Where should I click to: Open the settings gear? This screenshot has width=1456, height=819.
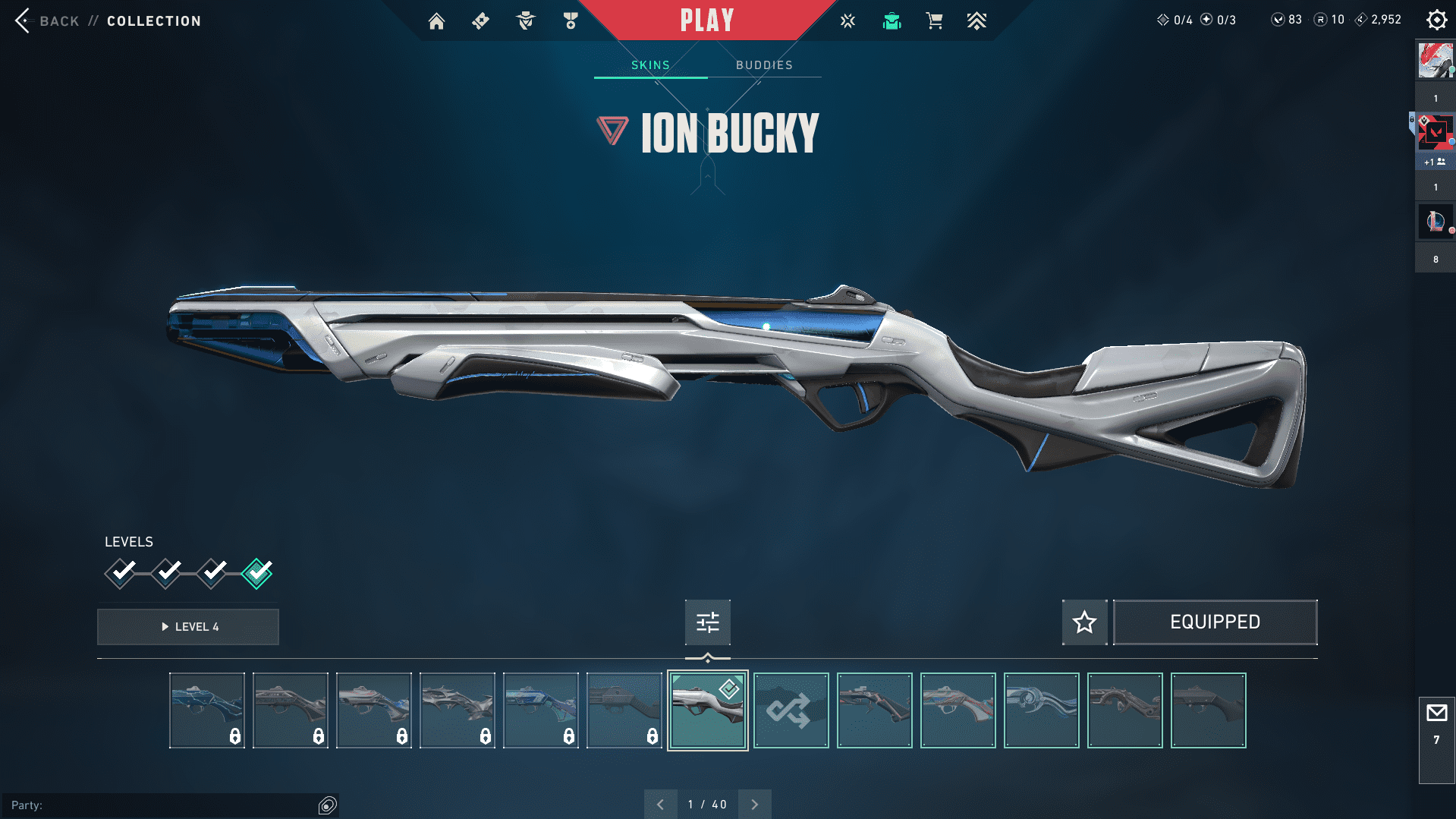(1436, 20)
